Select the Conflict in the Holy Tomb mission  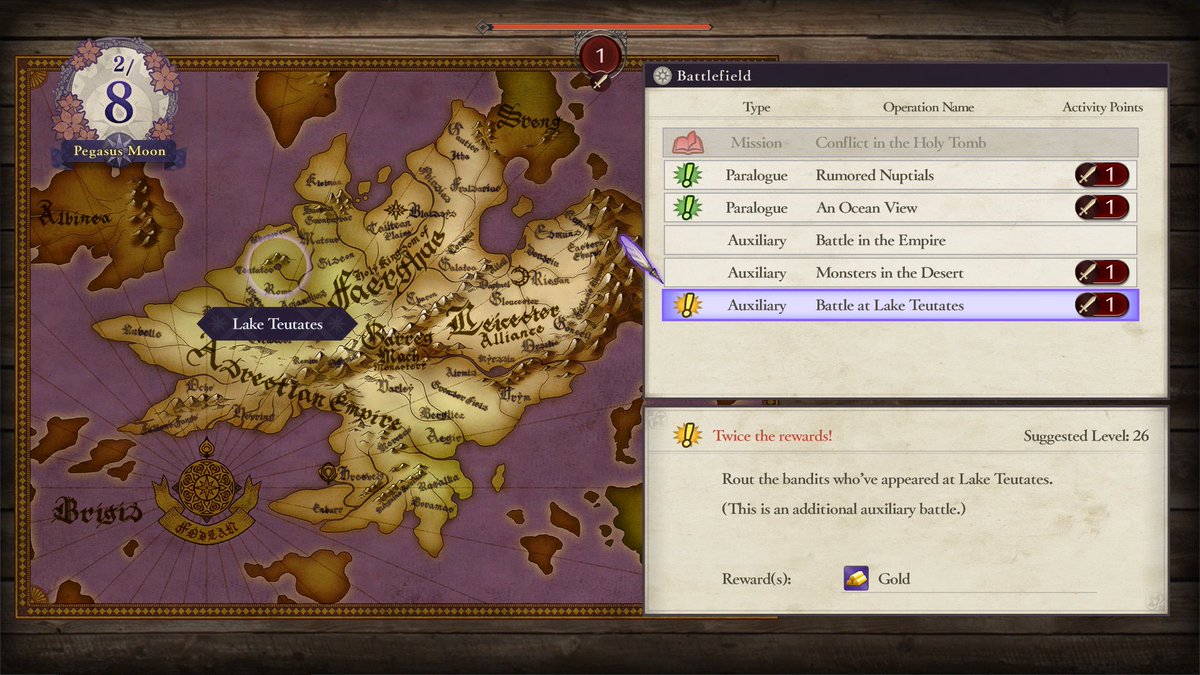(x=900, y=143)
